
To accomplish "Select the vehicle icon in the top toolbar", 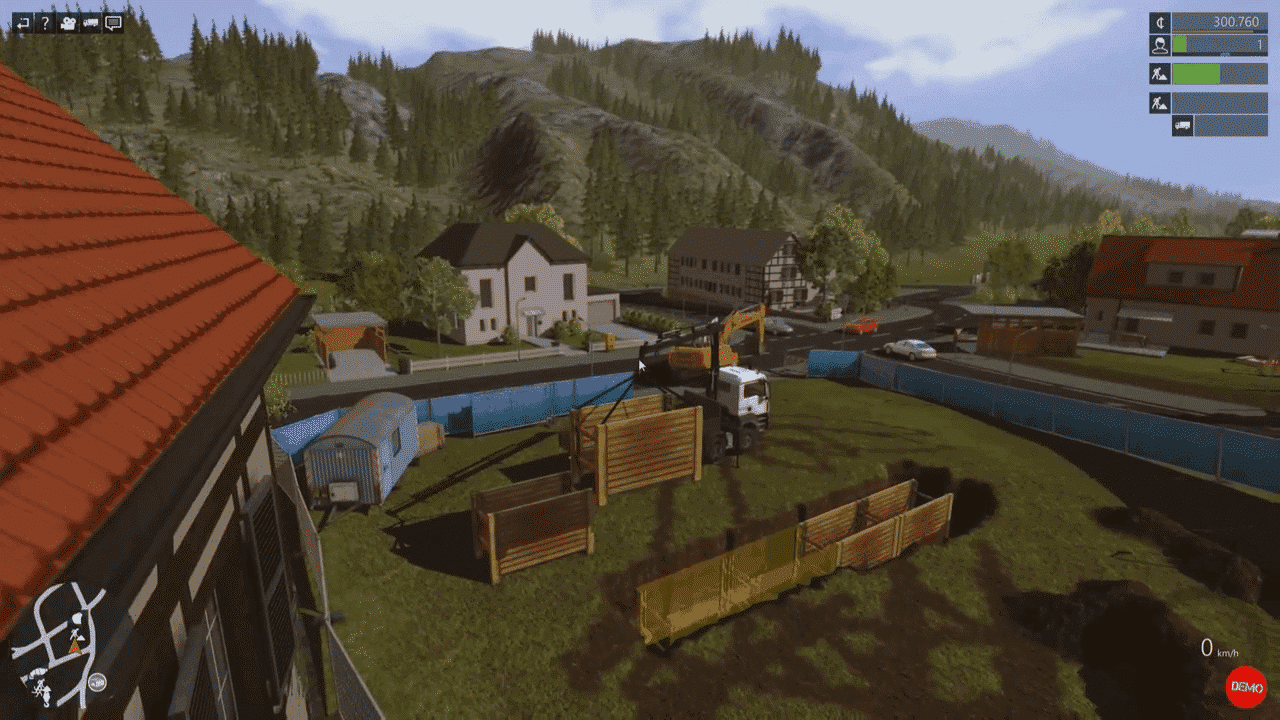I will [91, 22].
